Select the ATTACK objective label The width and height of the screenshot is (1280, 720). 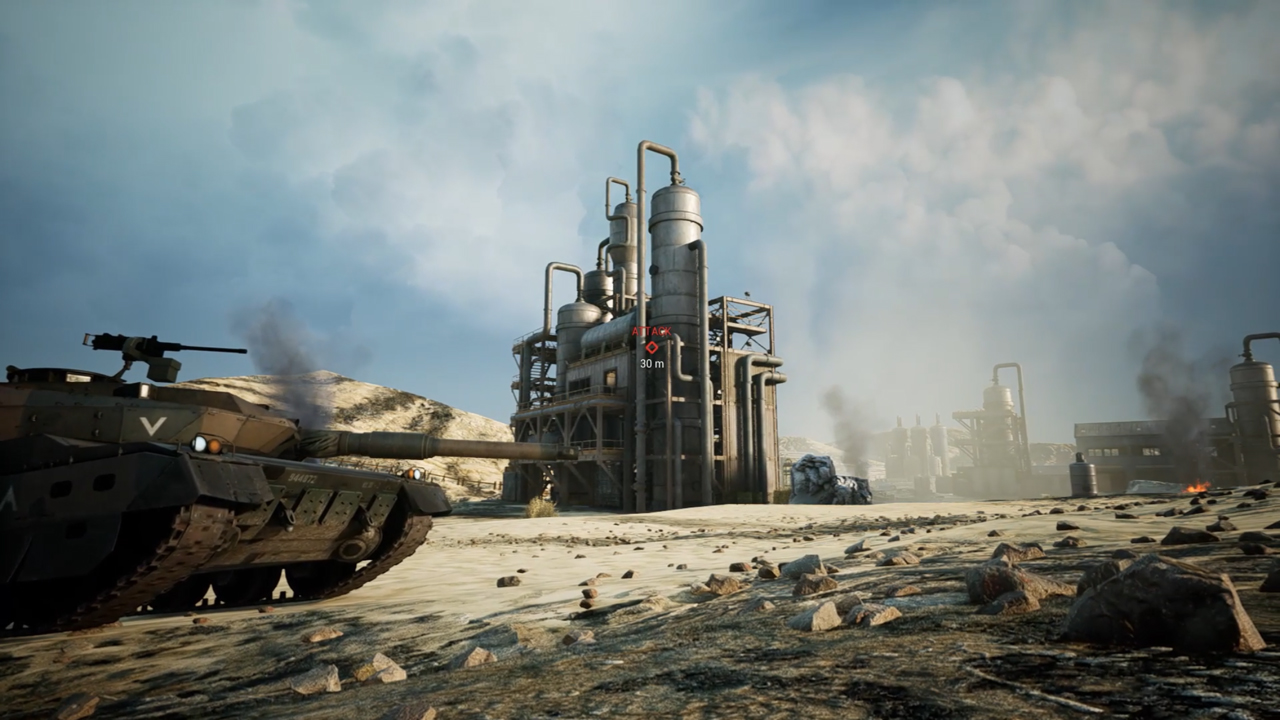coord(651,329)
